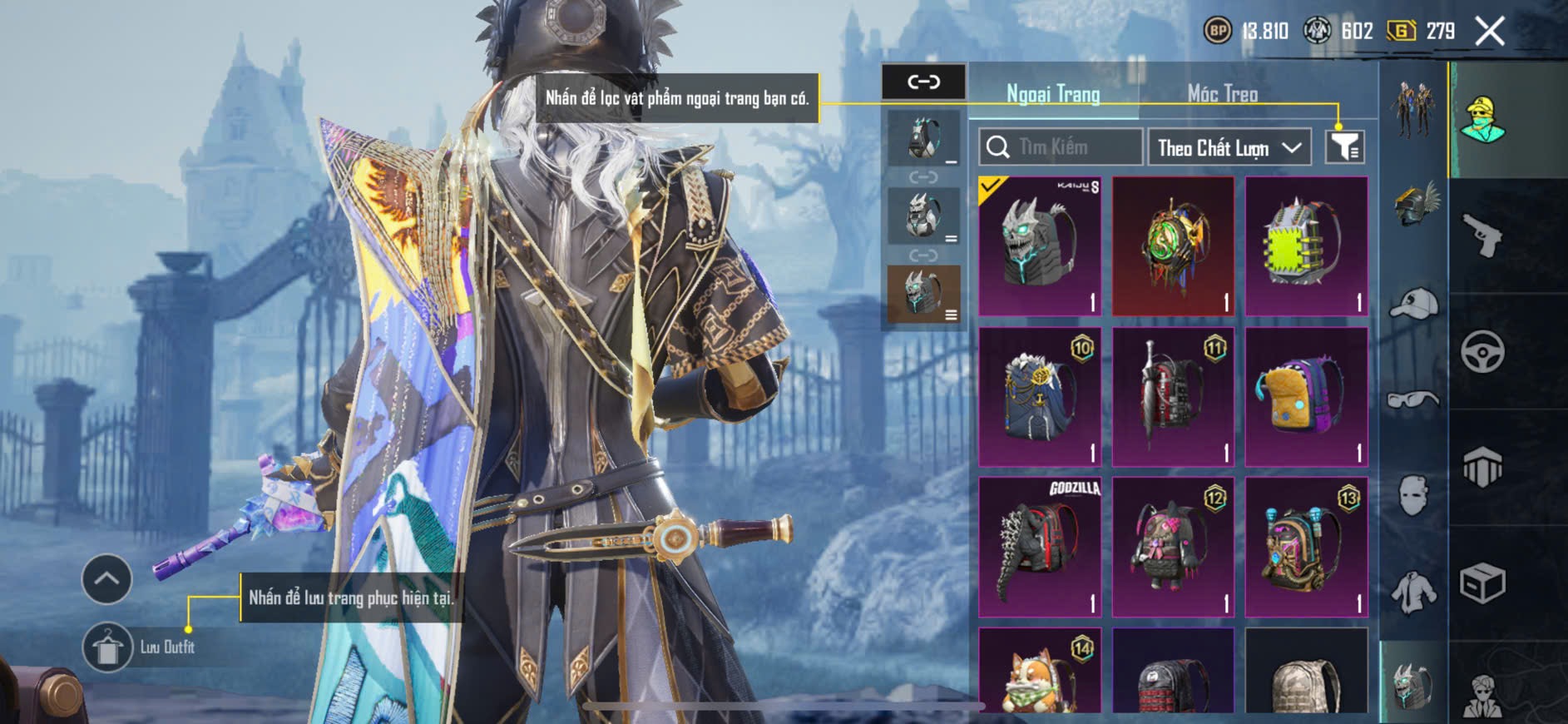Select the Godzilla backpack skin
This screenshot has width=1568, height=724.
click(x=1040, y=547)
